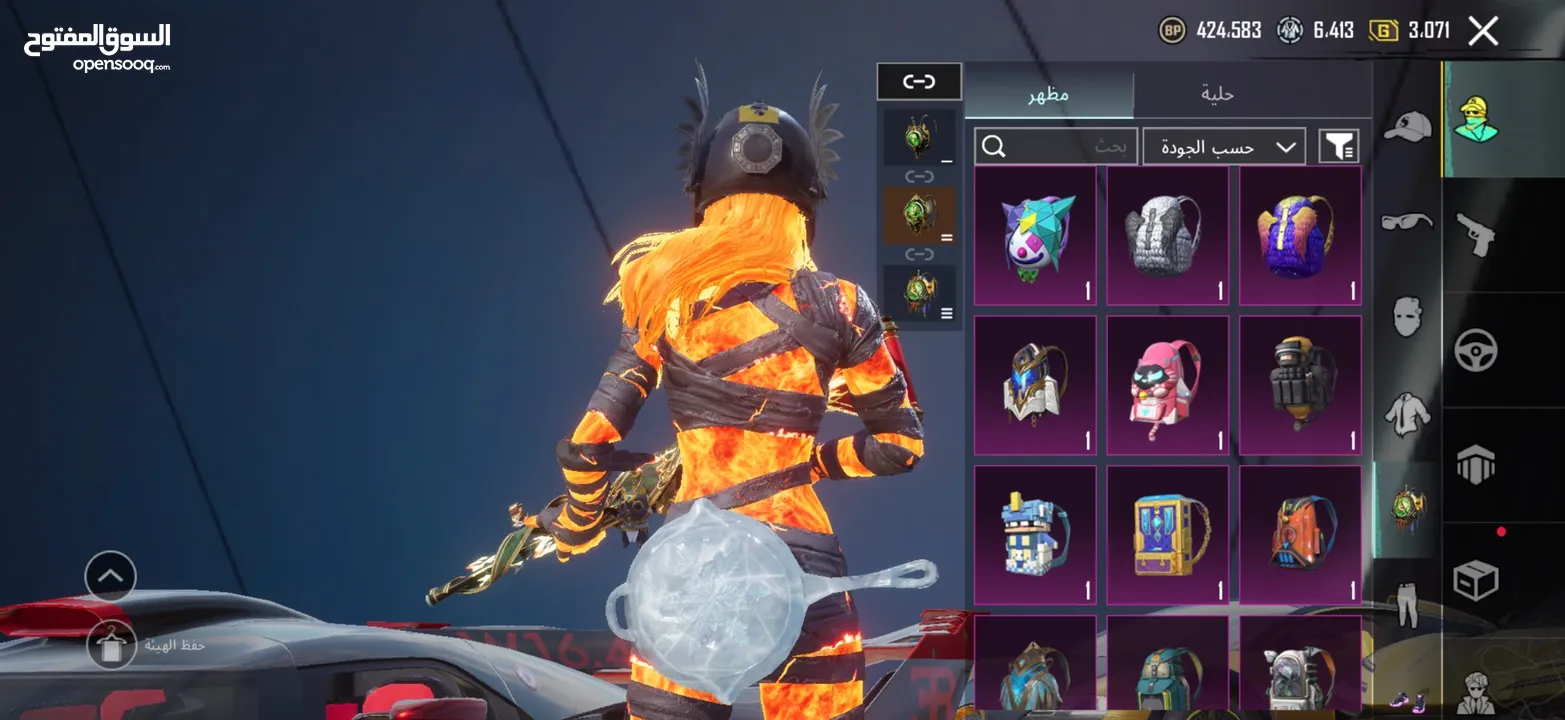Show the sunglasses eyewear category

pos(1407,221)
